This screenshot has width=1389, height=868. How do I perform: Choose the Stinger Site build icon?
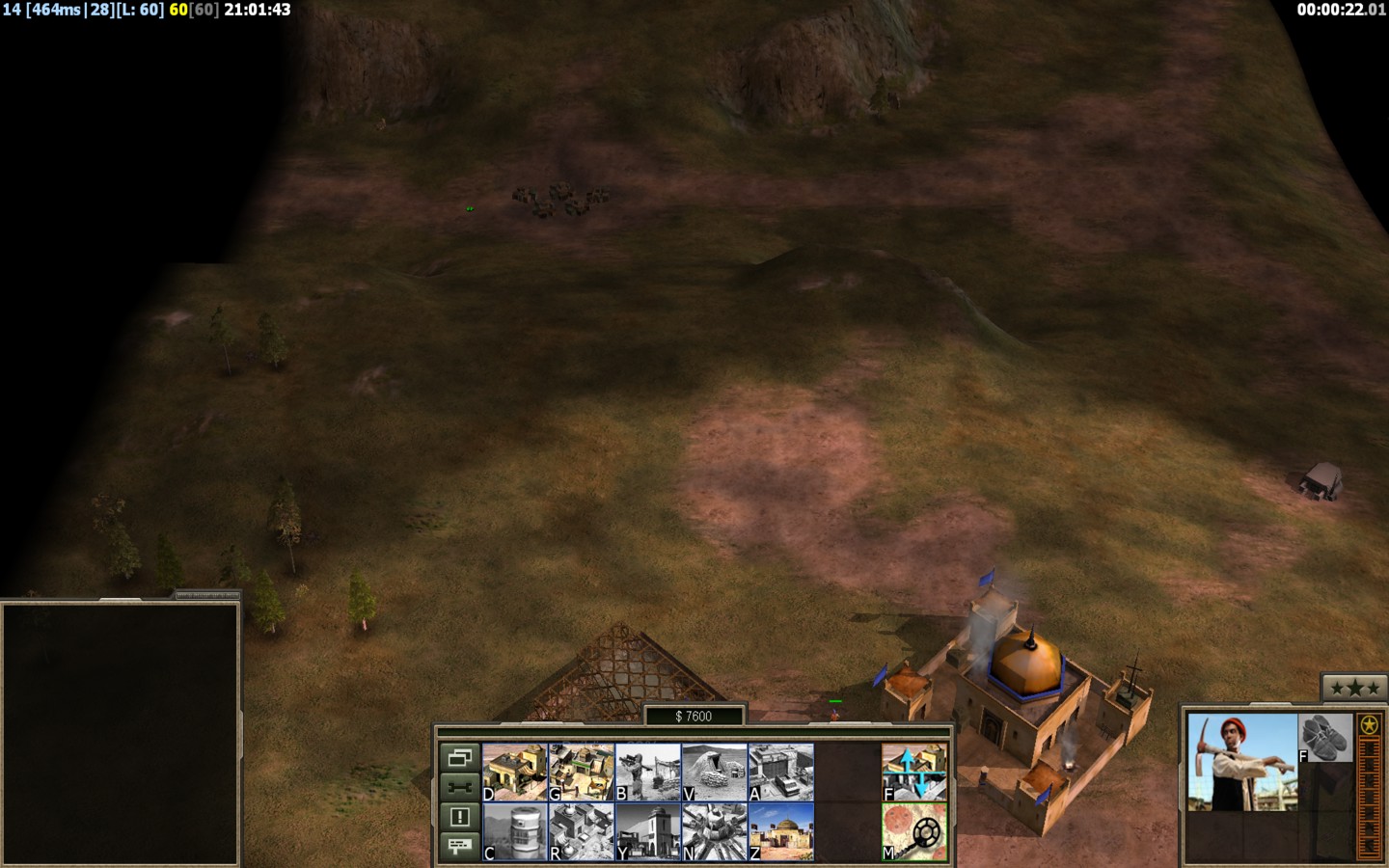[x=648, y=772]
